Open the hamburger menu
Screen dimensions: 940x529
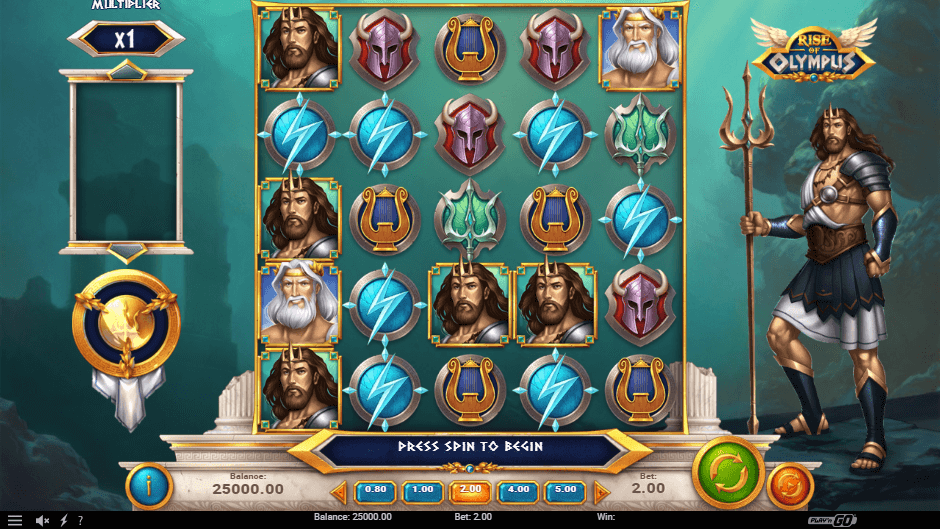tap(14, 521)
